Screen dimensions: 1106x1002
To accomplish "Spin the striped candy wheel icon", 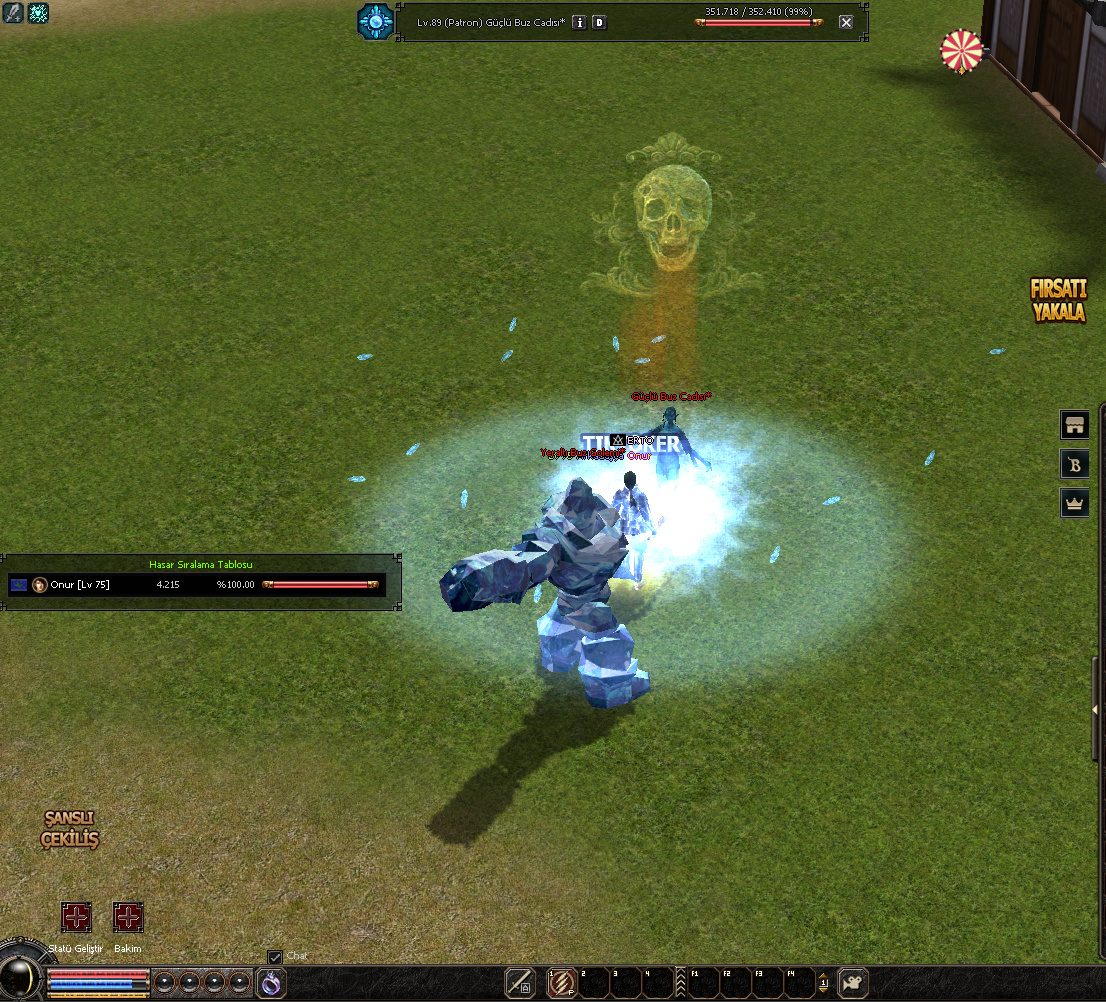I will click(x=962, y=51).
